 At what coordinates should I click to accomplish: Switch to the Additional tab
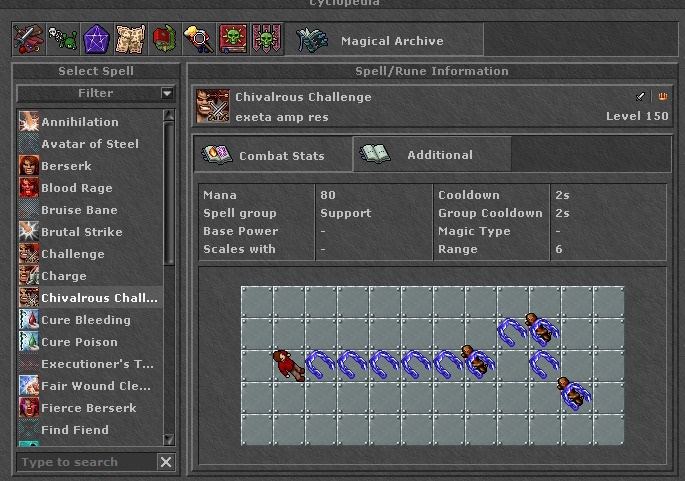(x=432, y=155)
